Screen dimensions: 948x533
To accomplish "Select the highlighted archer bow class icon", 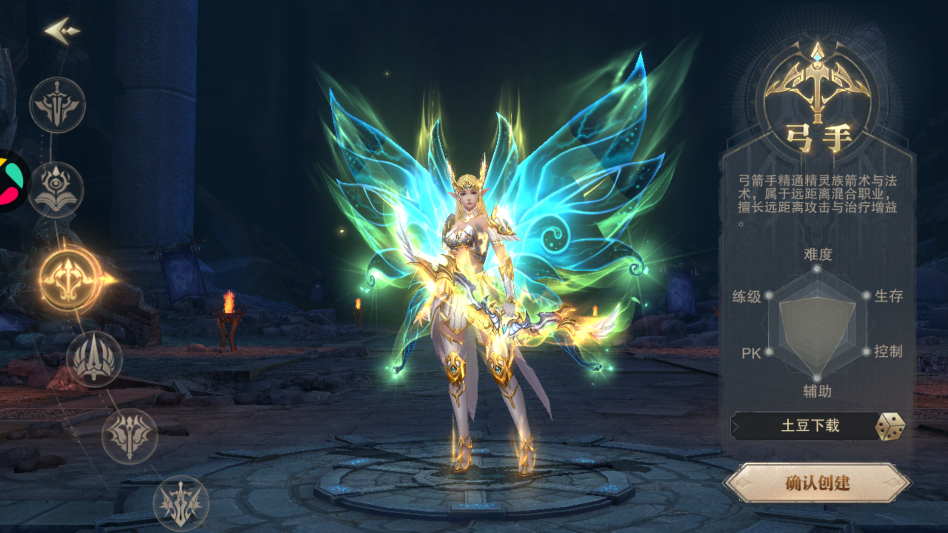I will point(68,274).
